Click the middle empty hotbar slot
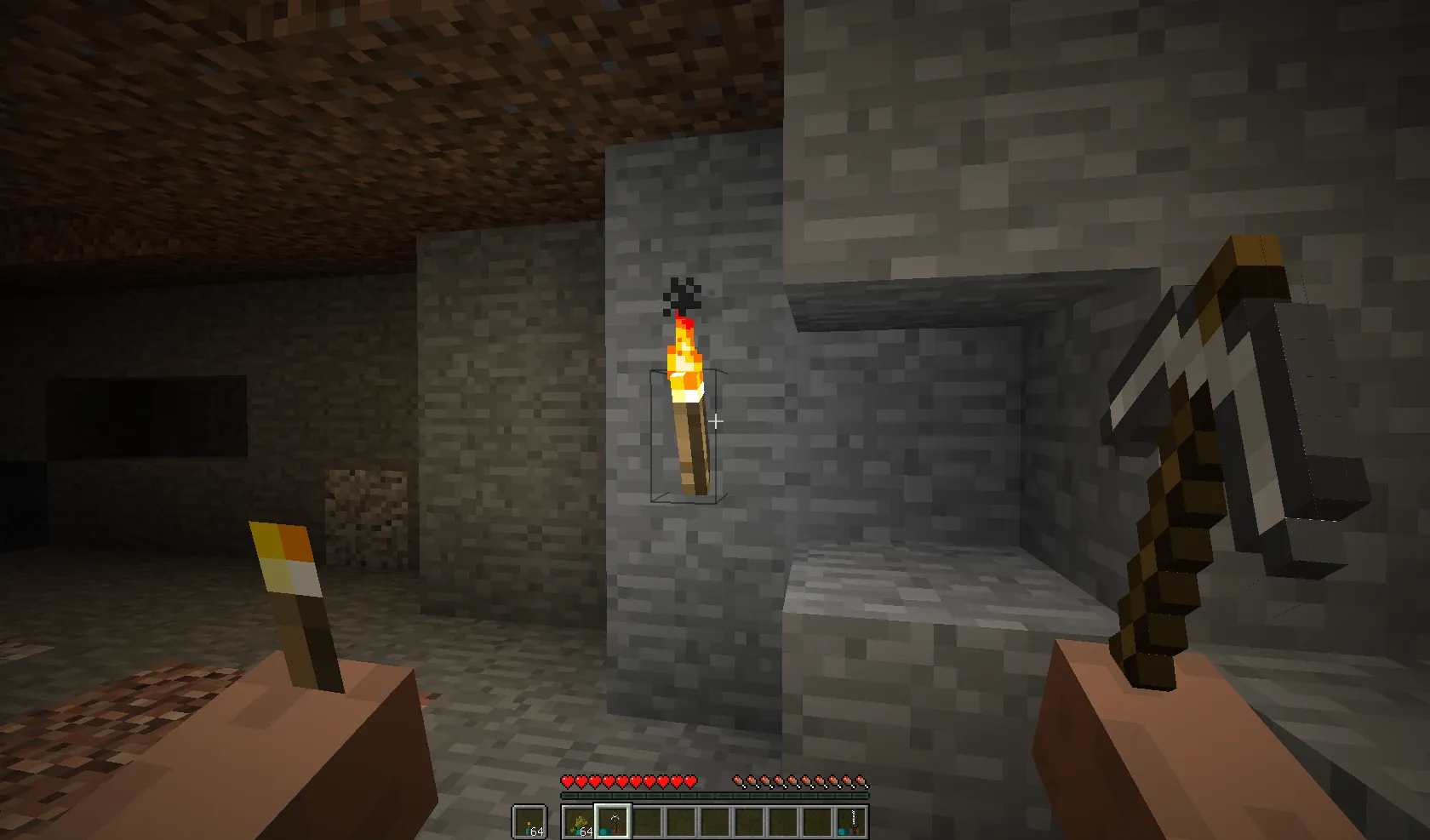Image resolution: width=1430 pixels, height=840 pixels. 715,822
